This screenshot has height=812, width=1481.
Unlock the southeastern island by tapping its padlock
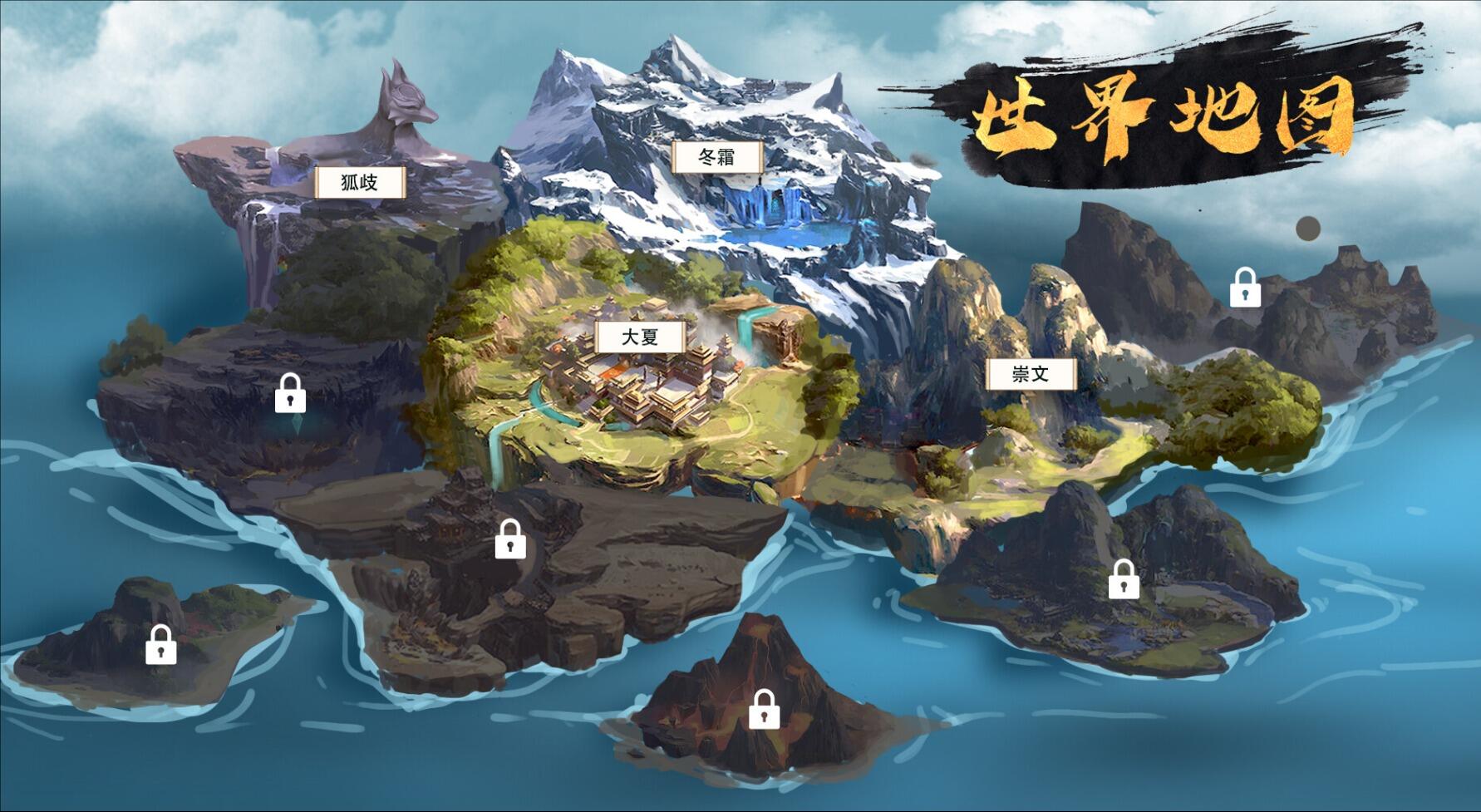point(1125,579)
